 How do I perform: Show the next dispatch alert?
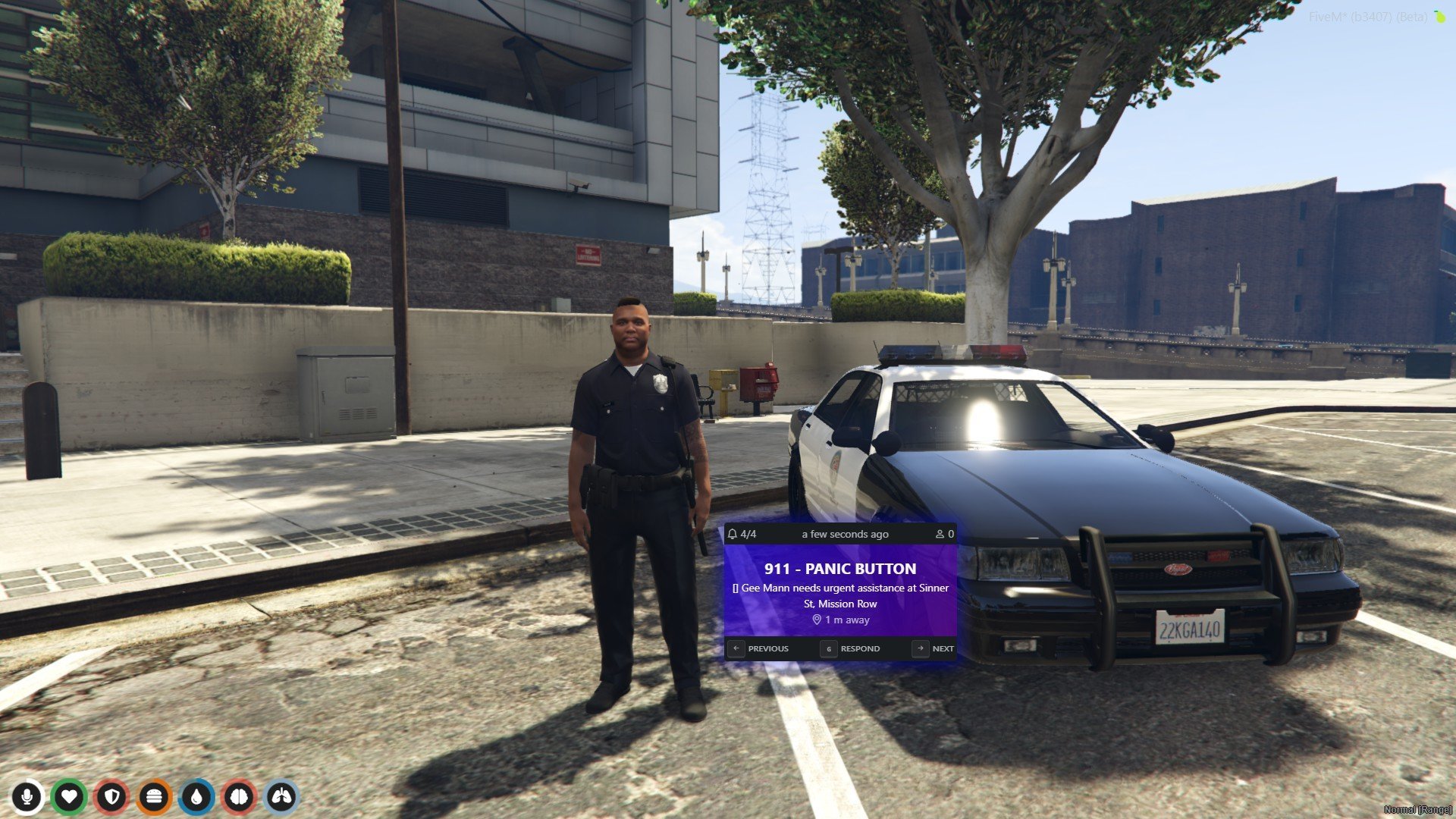pos(934,648)
